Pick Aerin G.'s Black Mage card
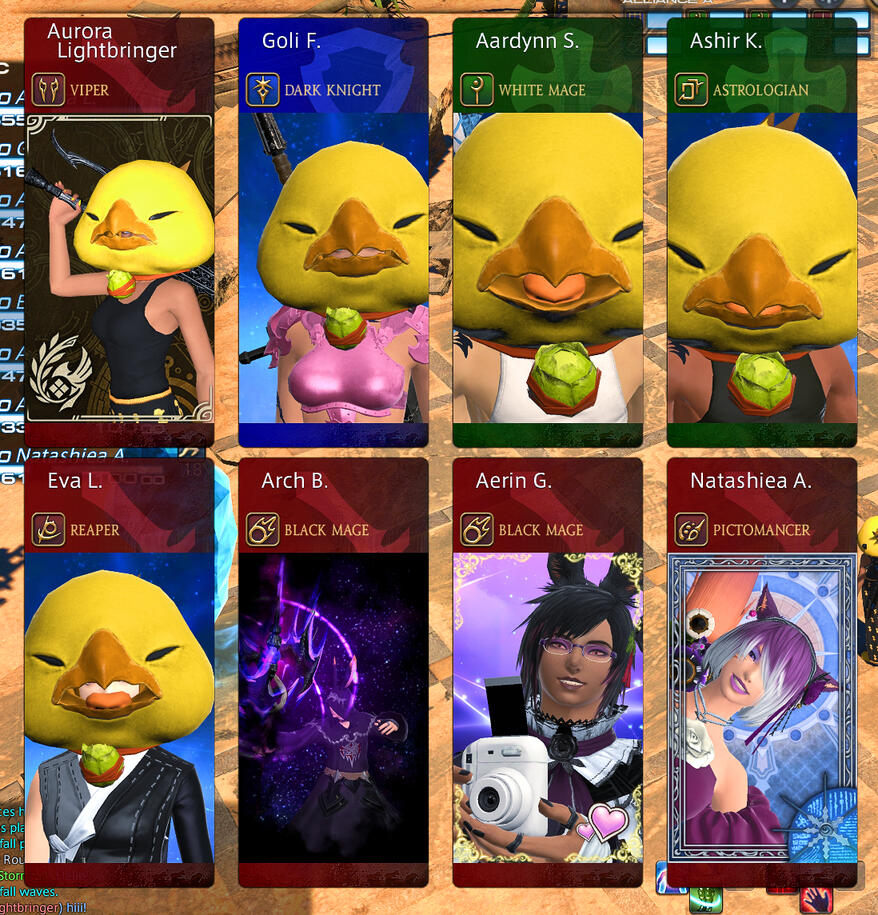878x915 pixels. tap(547, 672)
